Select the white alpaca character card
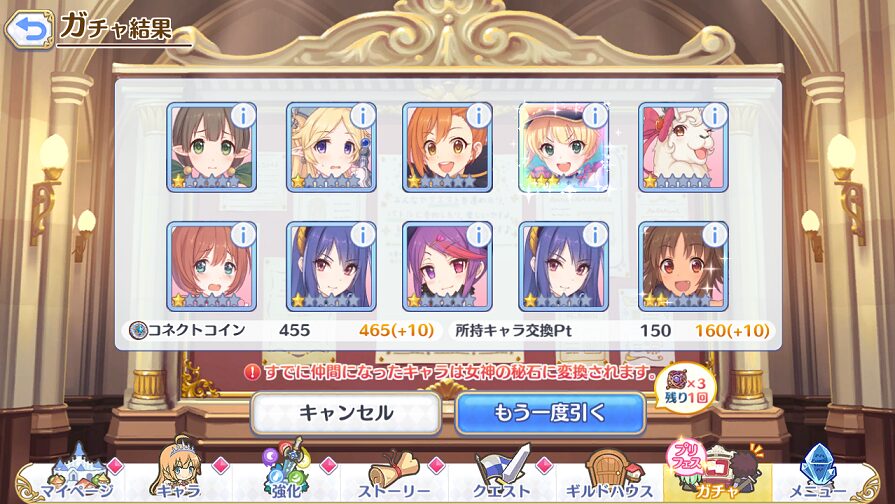Viewport: 895px width, 504px height. coord(683,147)
